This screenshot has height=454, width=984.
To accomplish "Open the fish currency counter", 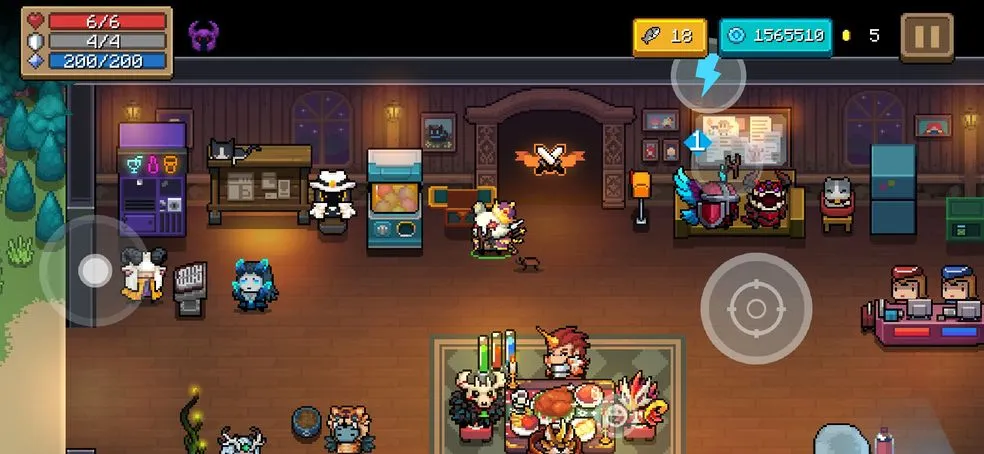I will pyautogui.click(x=670, y=37).
